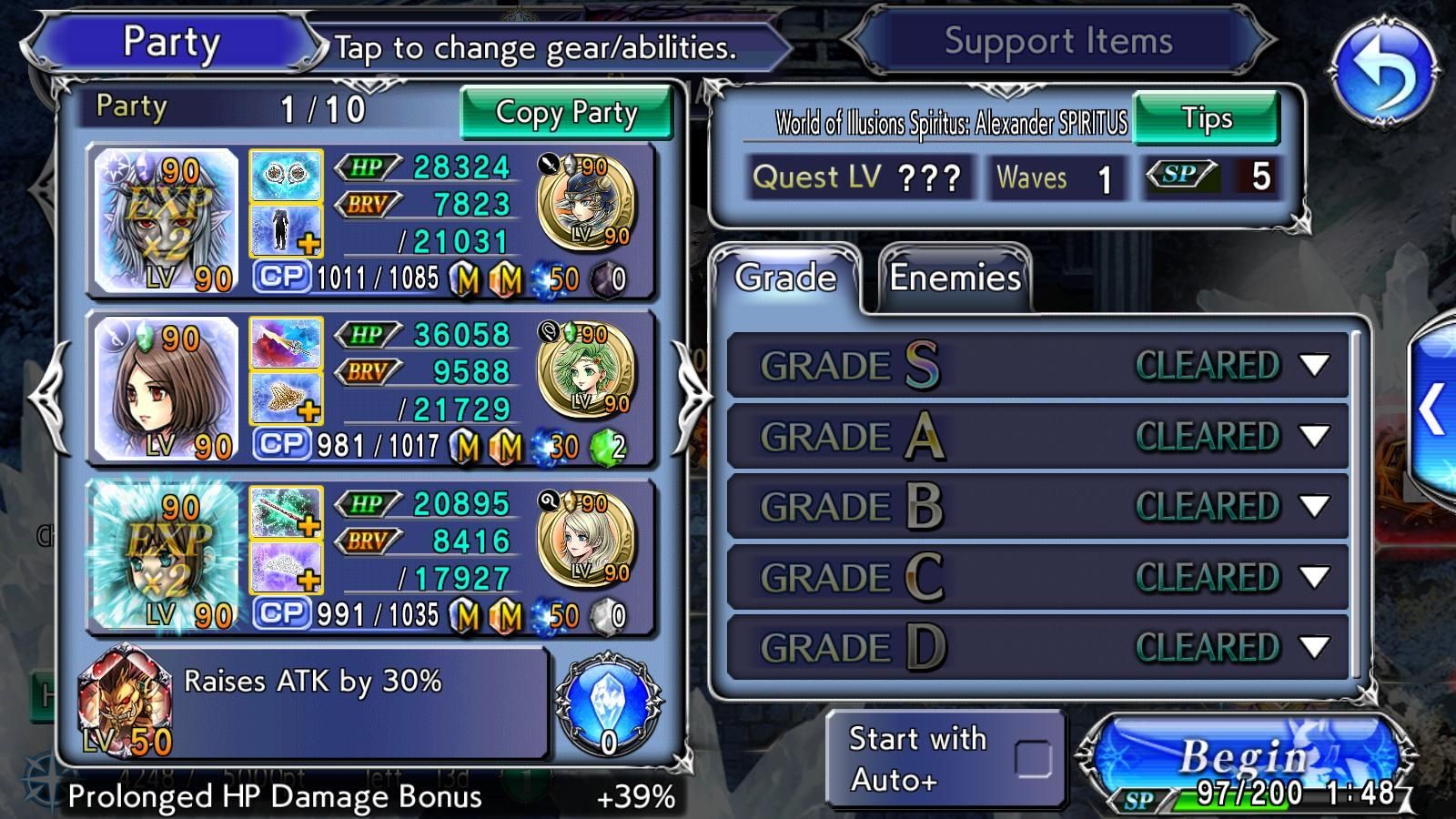Switch to the previous party with left arrow

(x=47, y=397)
